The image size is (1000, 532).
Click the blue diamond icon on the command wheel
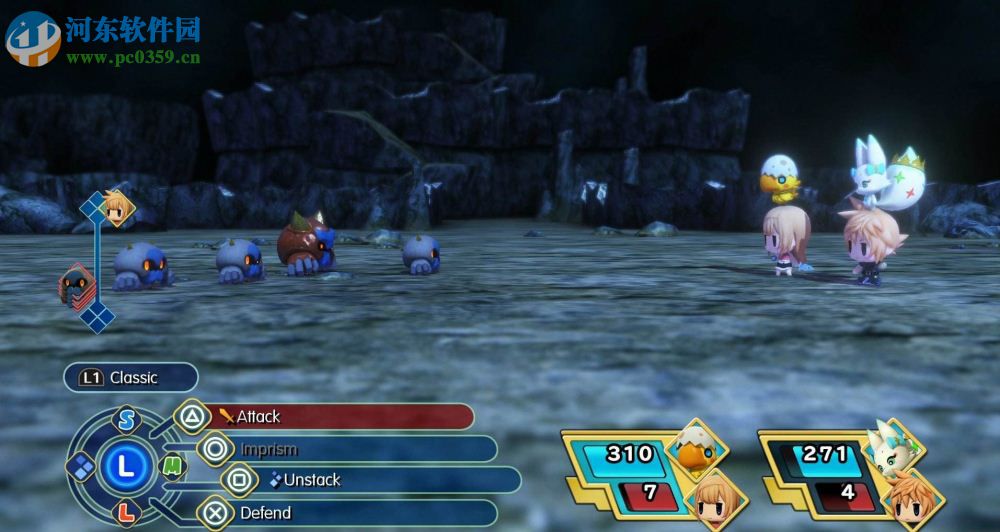point(80,465)
